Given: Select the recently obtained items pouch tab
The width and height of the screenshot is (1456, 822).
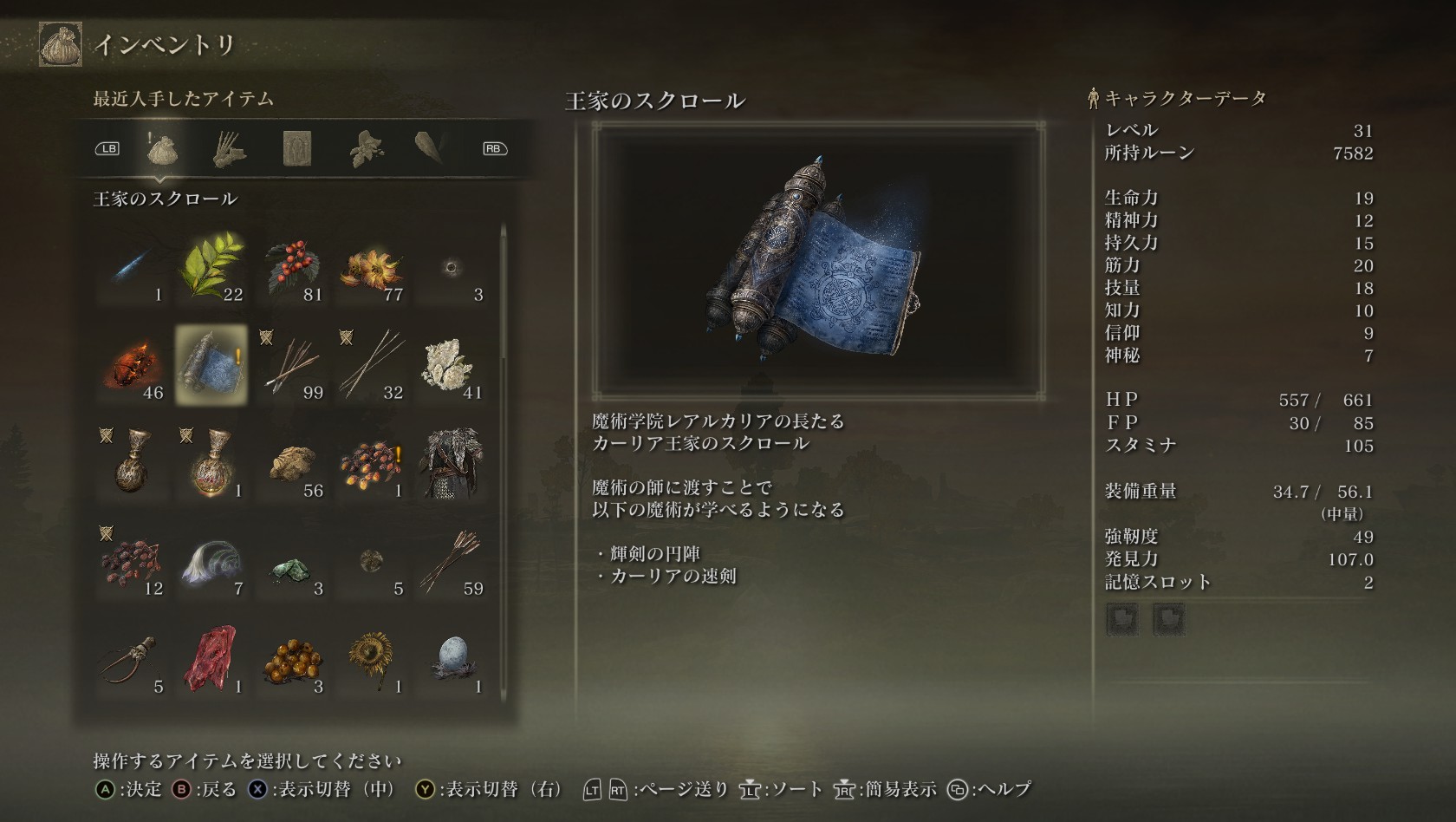Looking at the screenshot, I should click(x=162, y=149).
